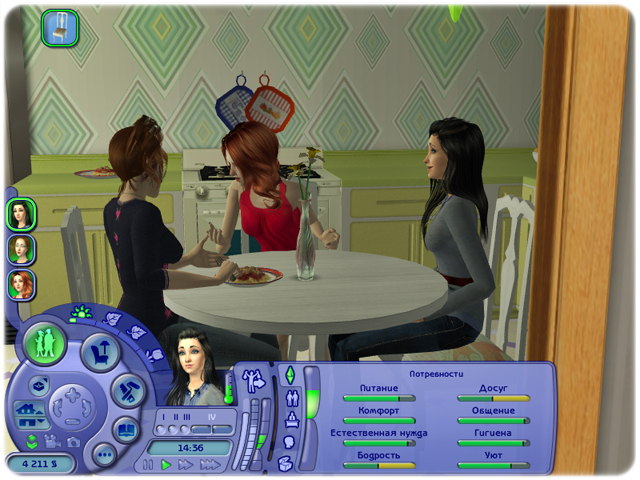Show the personality head-profile tab

[x=289, y=442]
